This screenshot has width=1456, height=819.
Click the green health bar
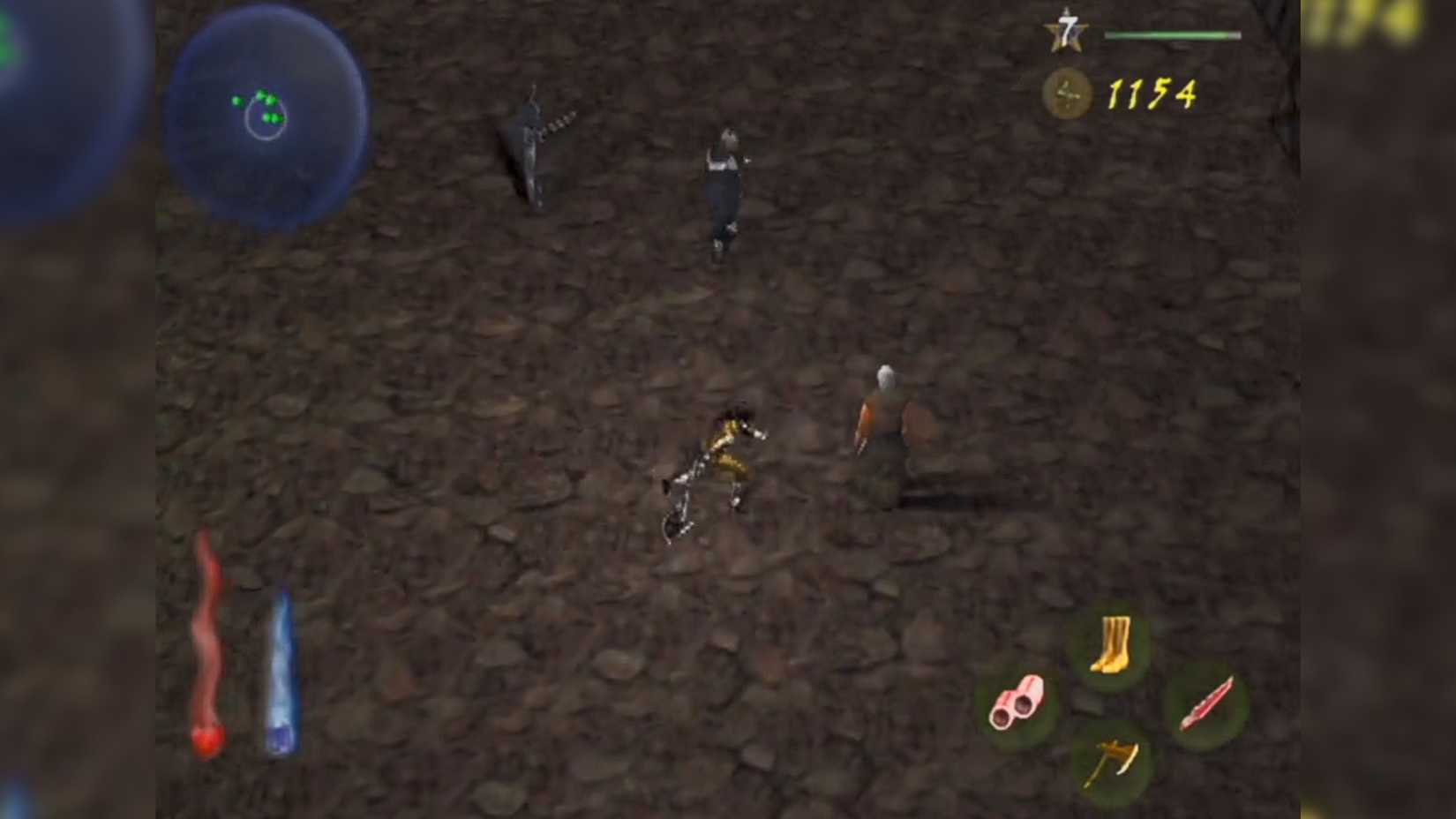click(x=1174, y=34)
